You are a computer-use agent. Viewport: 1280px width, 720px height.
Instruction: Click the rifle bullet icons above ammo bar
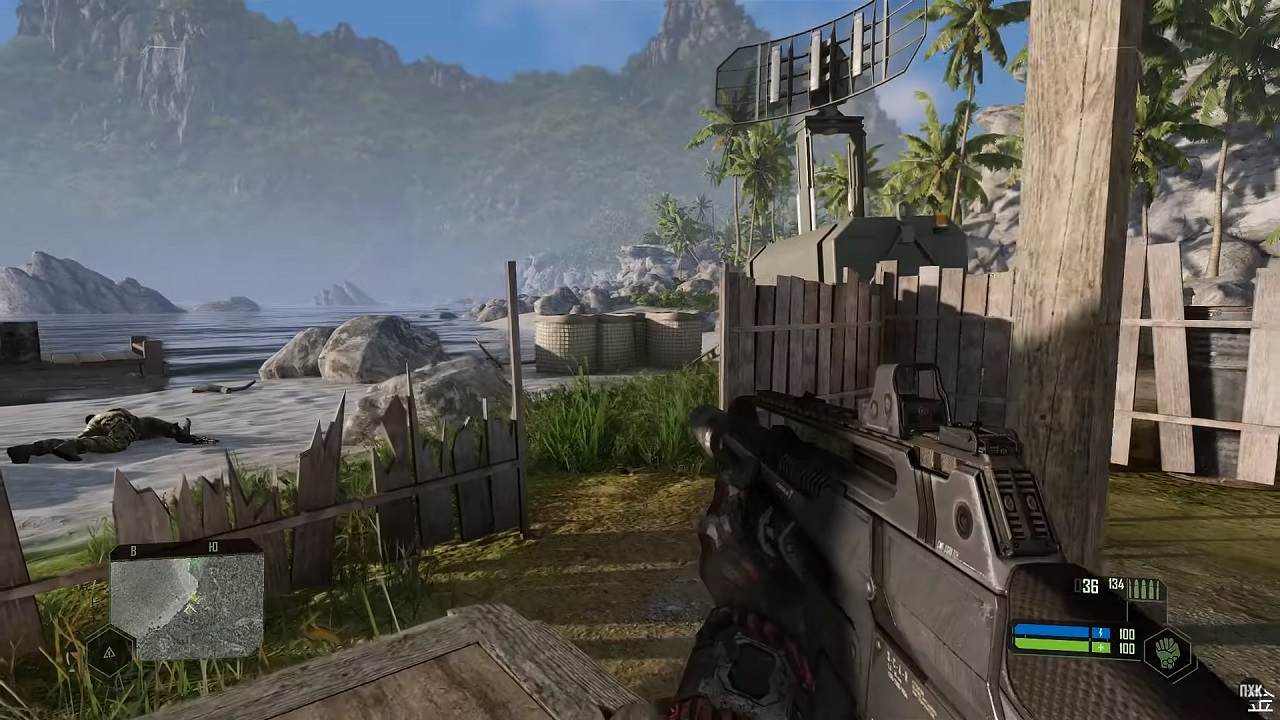point(1142,589)
